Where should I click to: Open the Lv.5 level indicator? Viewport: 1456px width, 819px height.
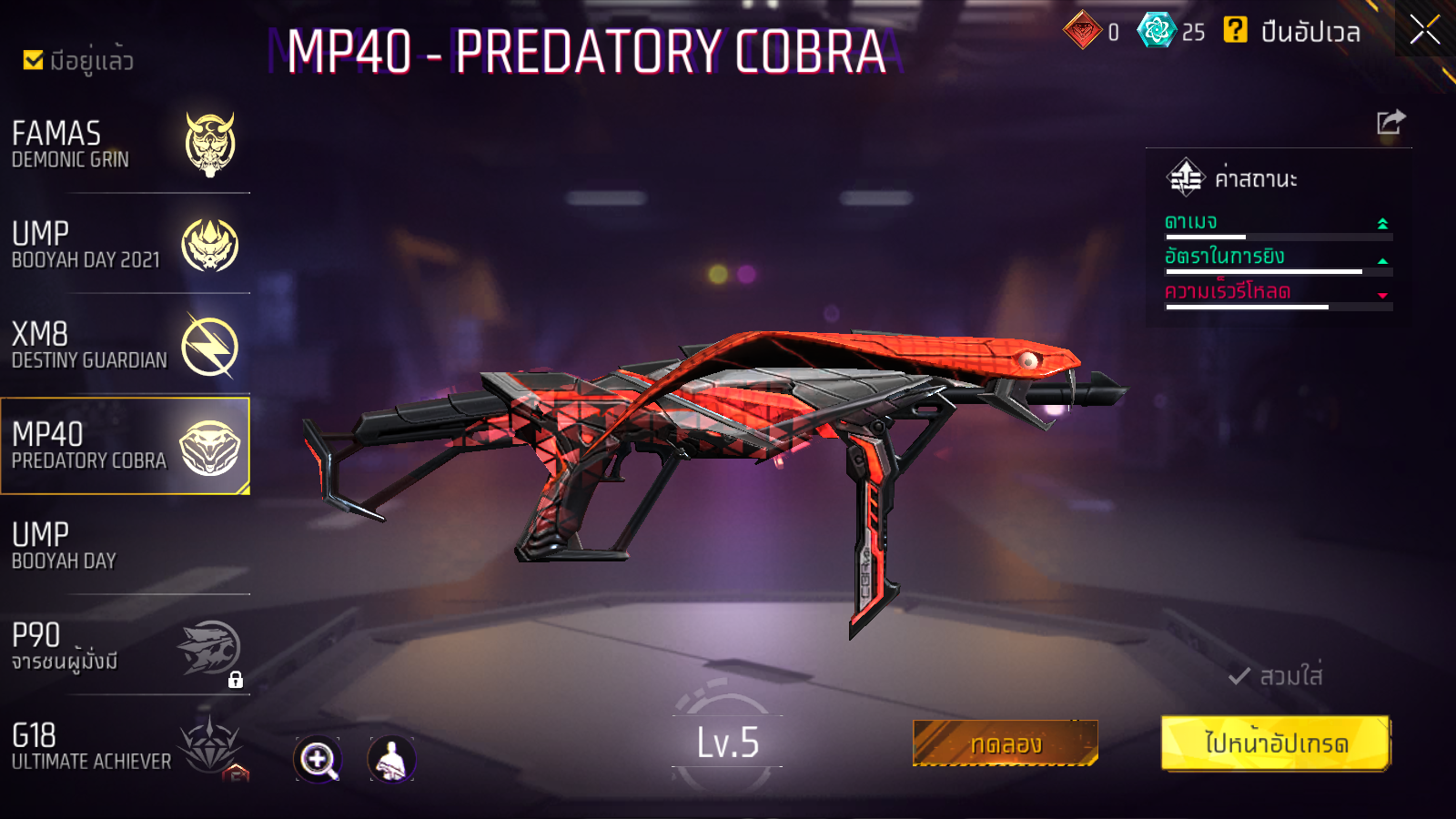point(727,743)
